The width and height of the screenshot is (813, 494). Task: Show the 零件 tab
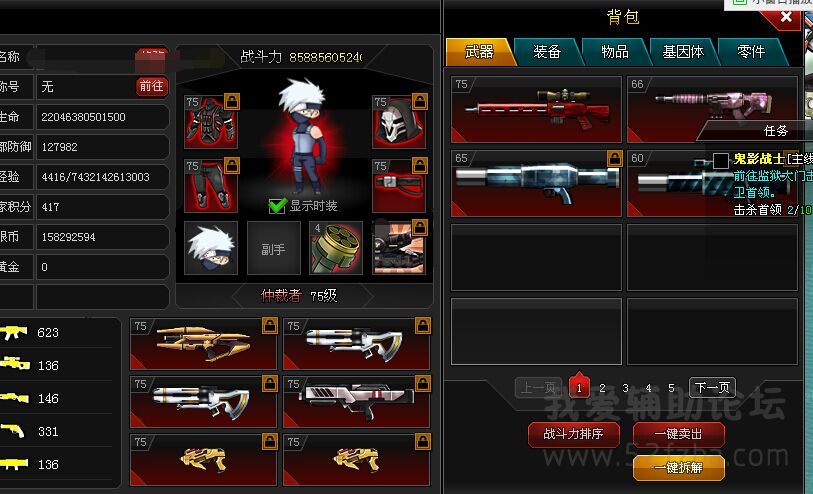[750, 51]
